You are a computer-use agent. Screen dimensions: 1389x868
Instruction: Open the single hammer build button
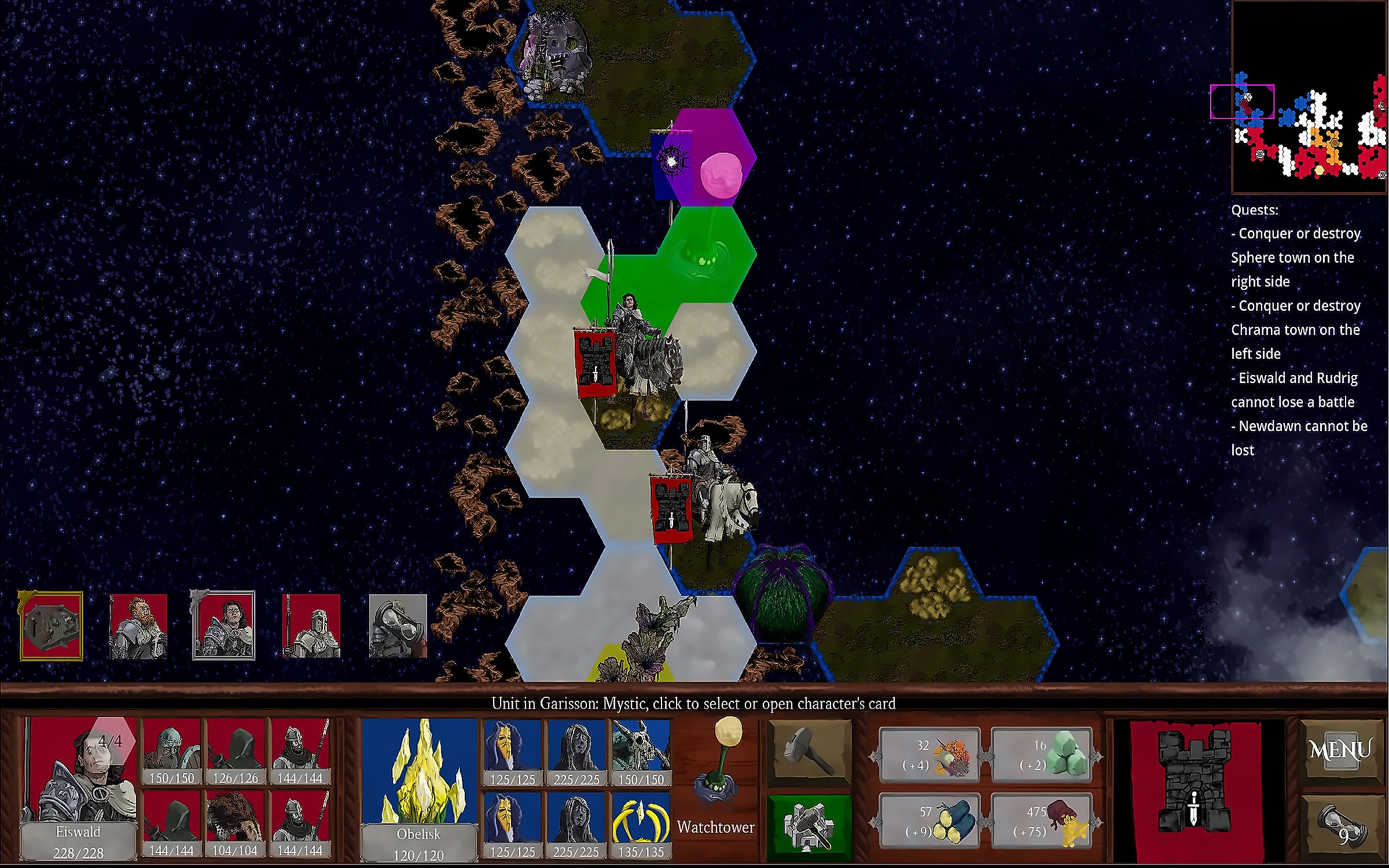click(809, 753)
